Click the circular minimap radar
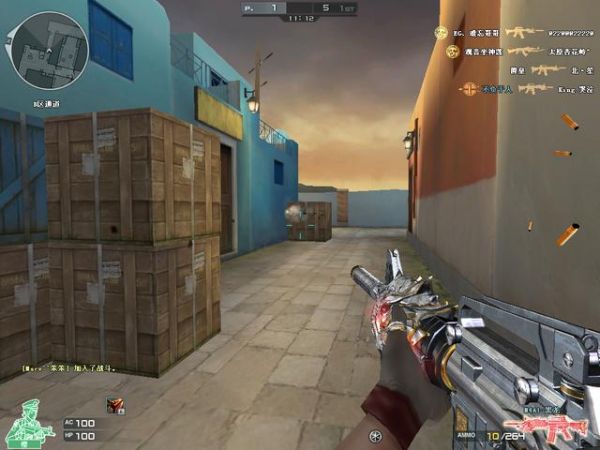 pyautogui.click(x=50, y=50)
